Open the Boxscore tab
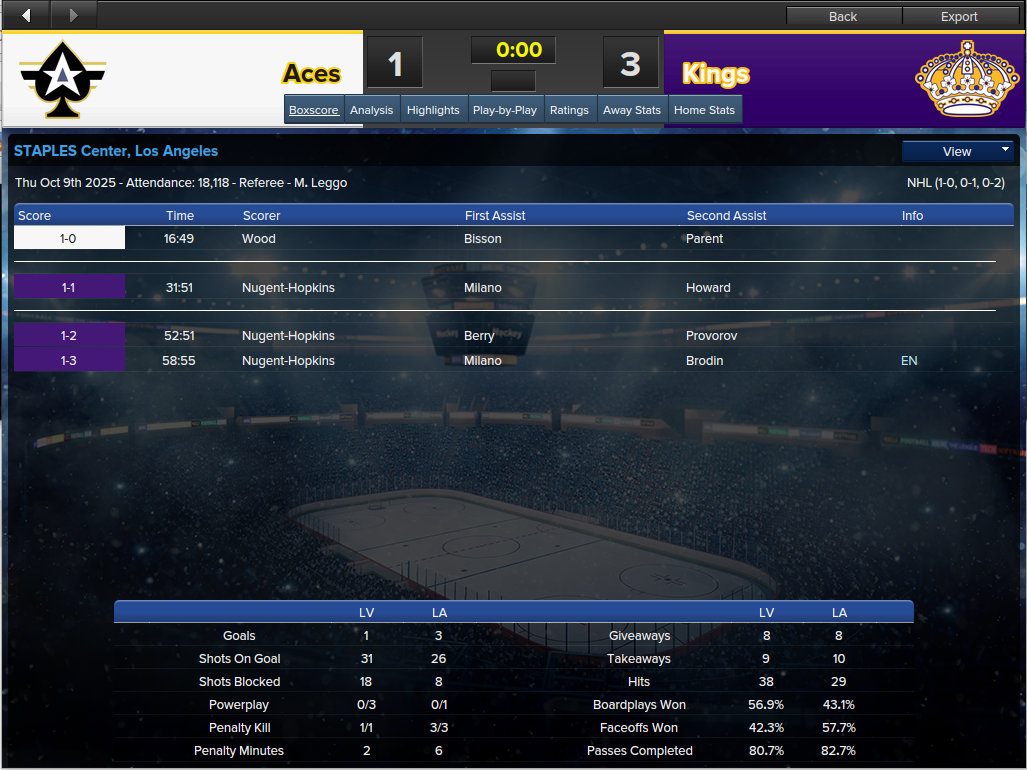1027x770 pixels. coord(314,110)
